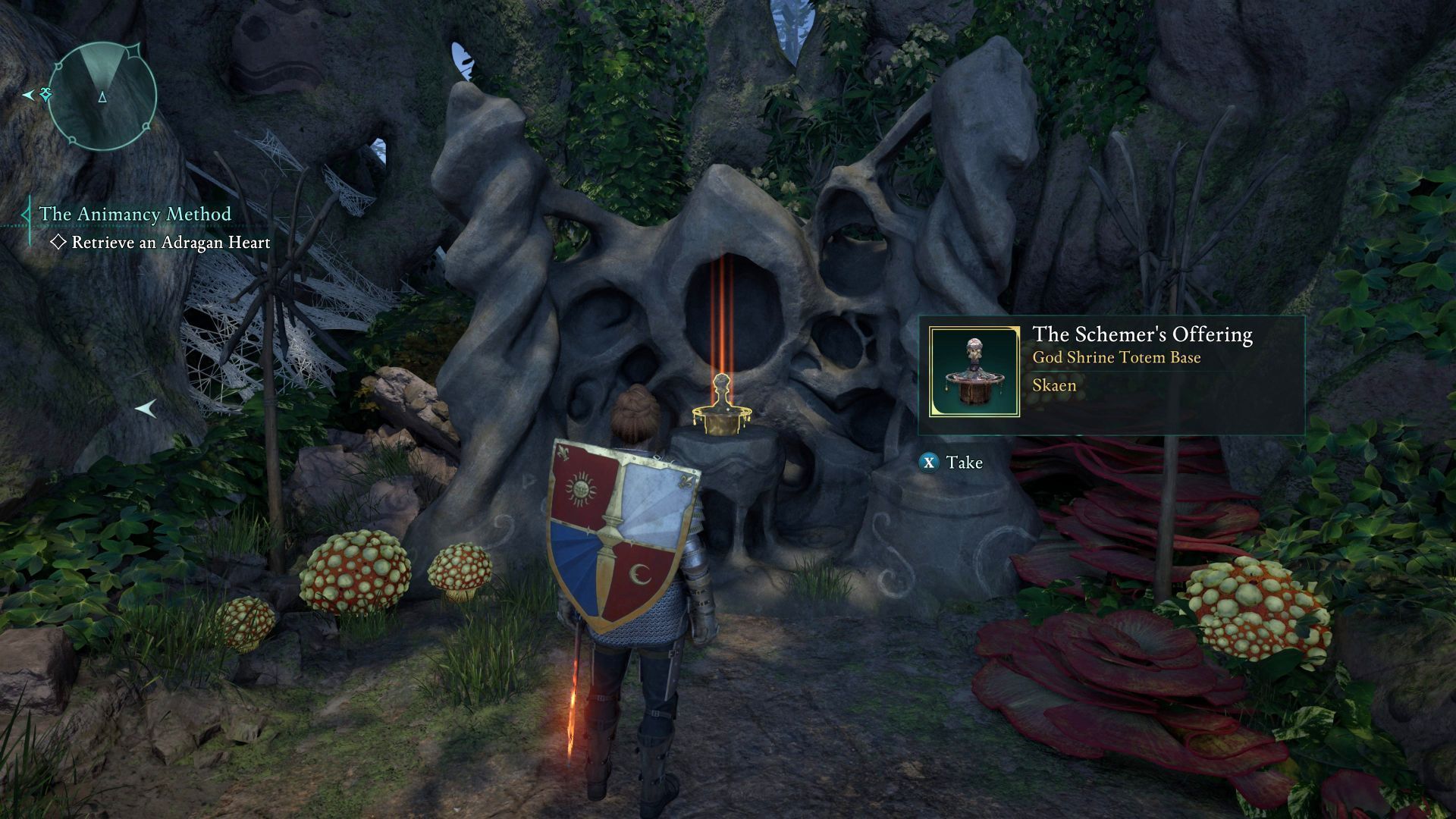
Task: Click the circular minimap compass
Action: click(102, 96)
